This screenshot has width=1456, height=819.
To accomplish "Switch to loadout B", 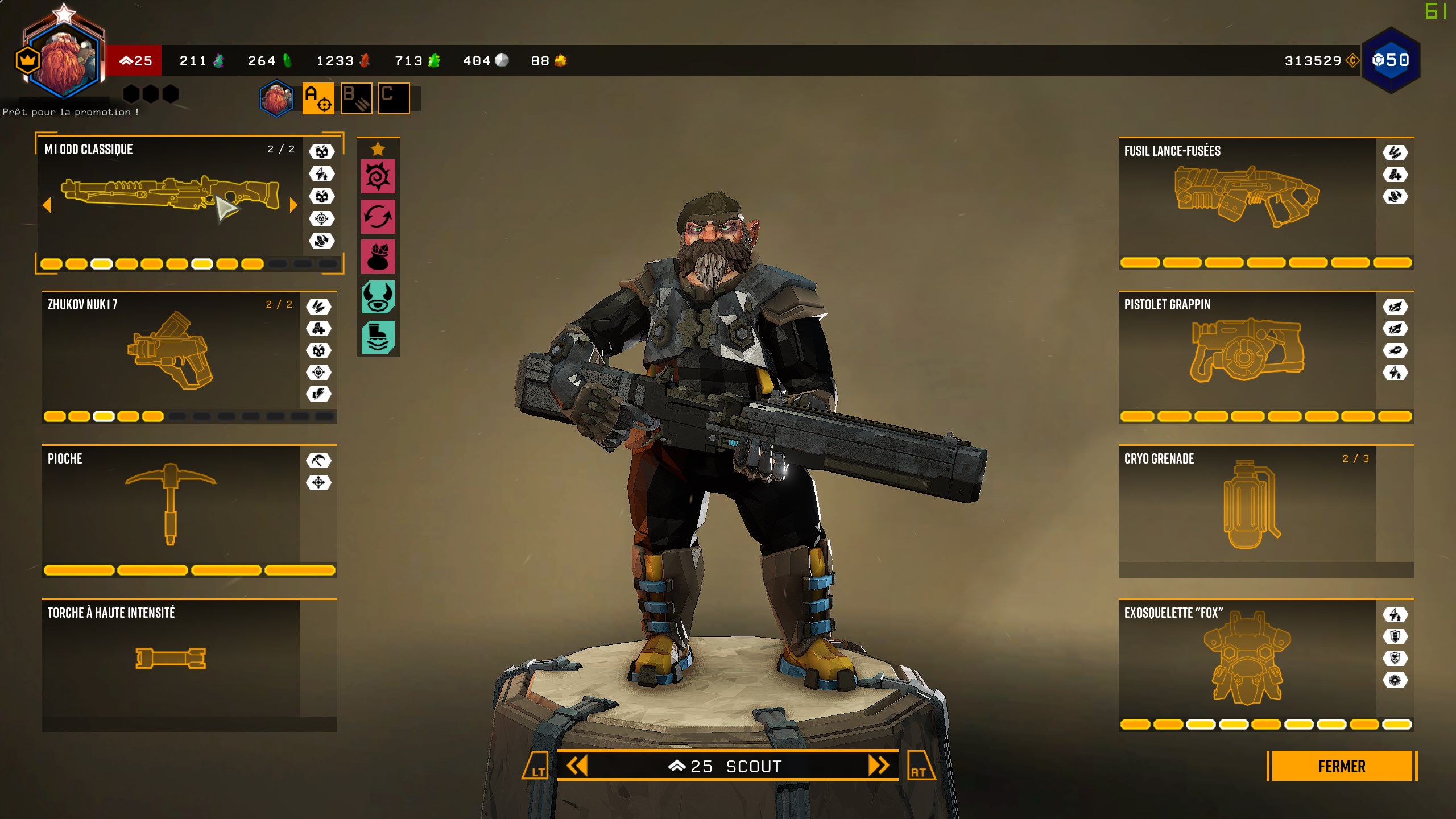I will pyautogui.click(x=356, y=98).
